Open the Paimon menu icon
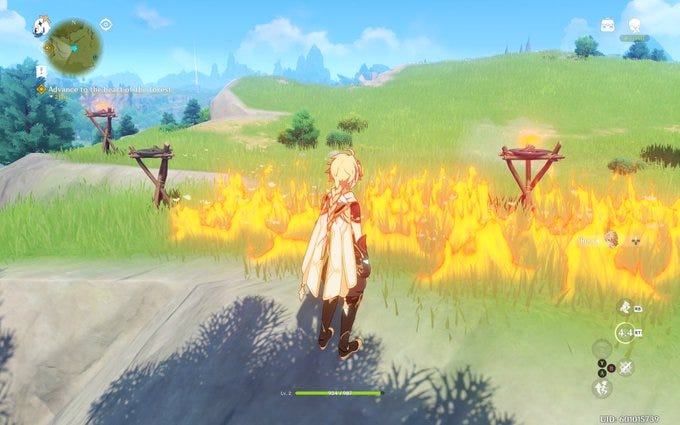This screenshot has width=680, height=425. click(42, 23)
